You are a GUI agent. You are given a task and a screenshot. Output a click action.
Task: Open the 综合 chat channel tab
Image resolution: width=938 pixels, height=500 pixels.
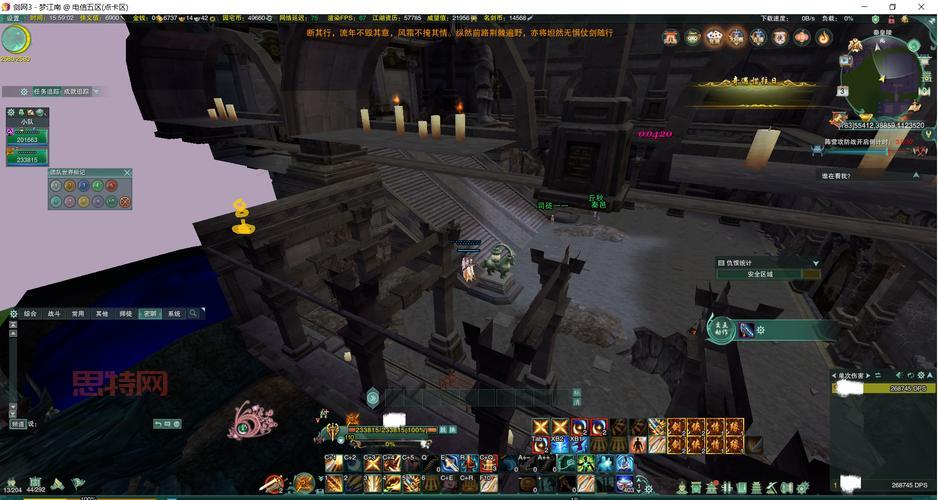(x=30, y=314)
